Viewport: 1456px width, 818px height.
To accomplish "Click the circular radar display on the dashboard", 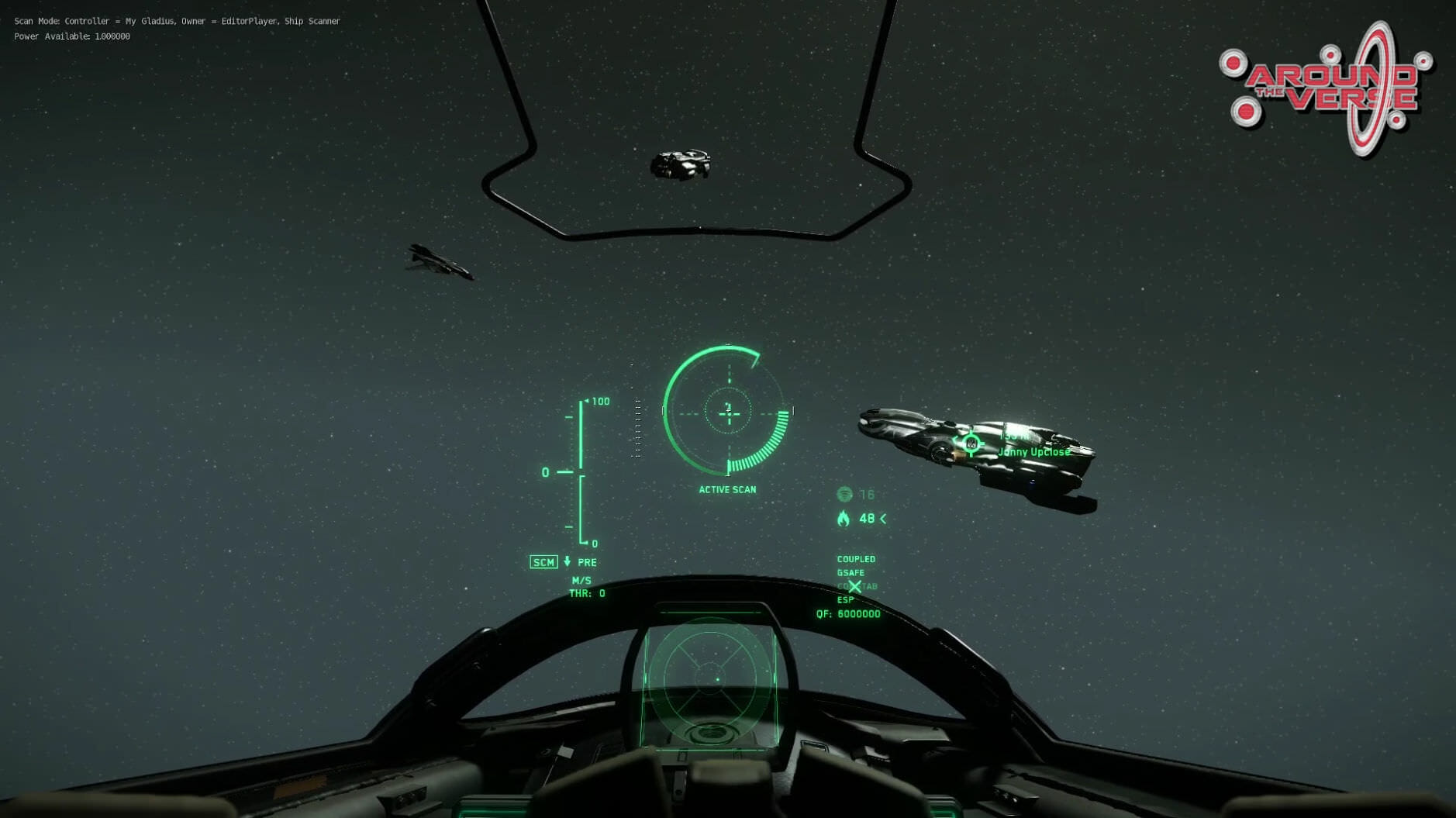I will pyautogui.click(x=709, y=678).
